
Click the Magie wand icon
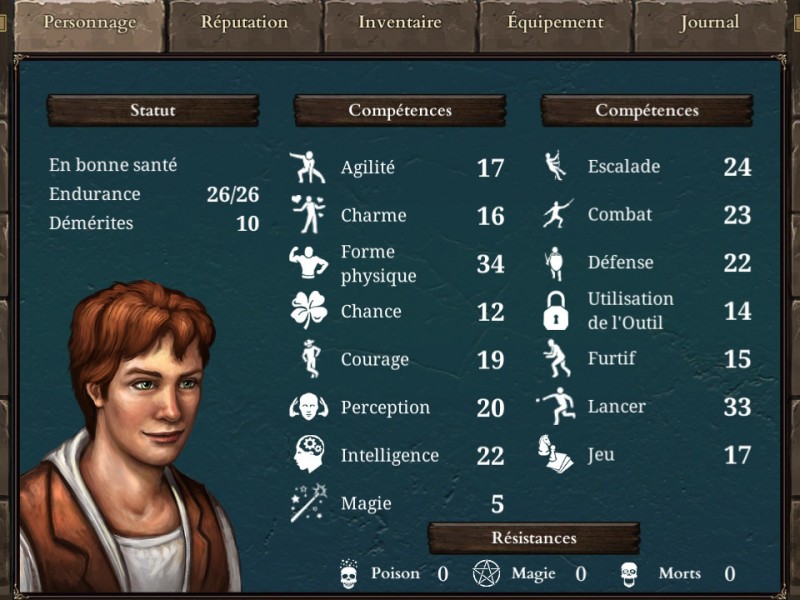pyautogui.click(x=308, y=502)
